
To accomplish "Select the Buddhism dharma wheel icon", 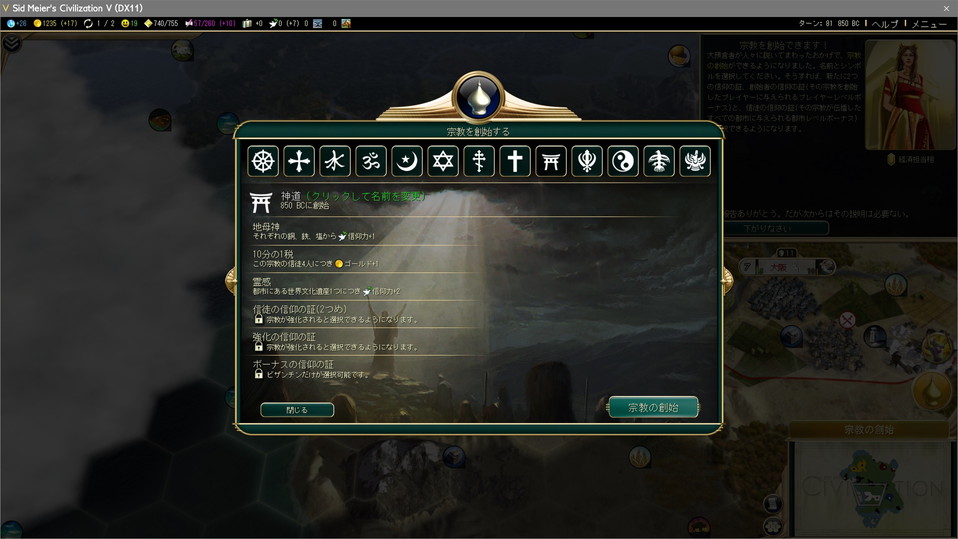I will [x=263, y=161].
